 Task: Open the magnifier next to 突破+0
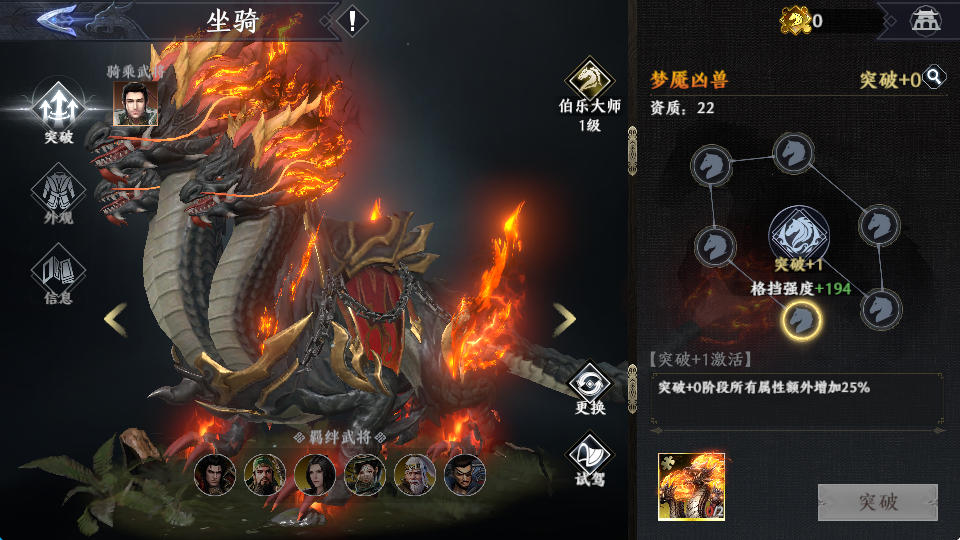tap(934, 77)
